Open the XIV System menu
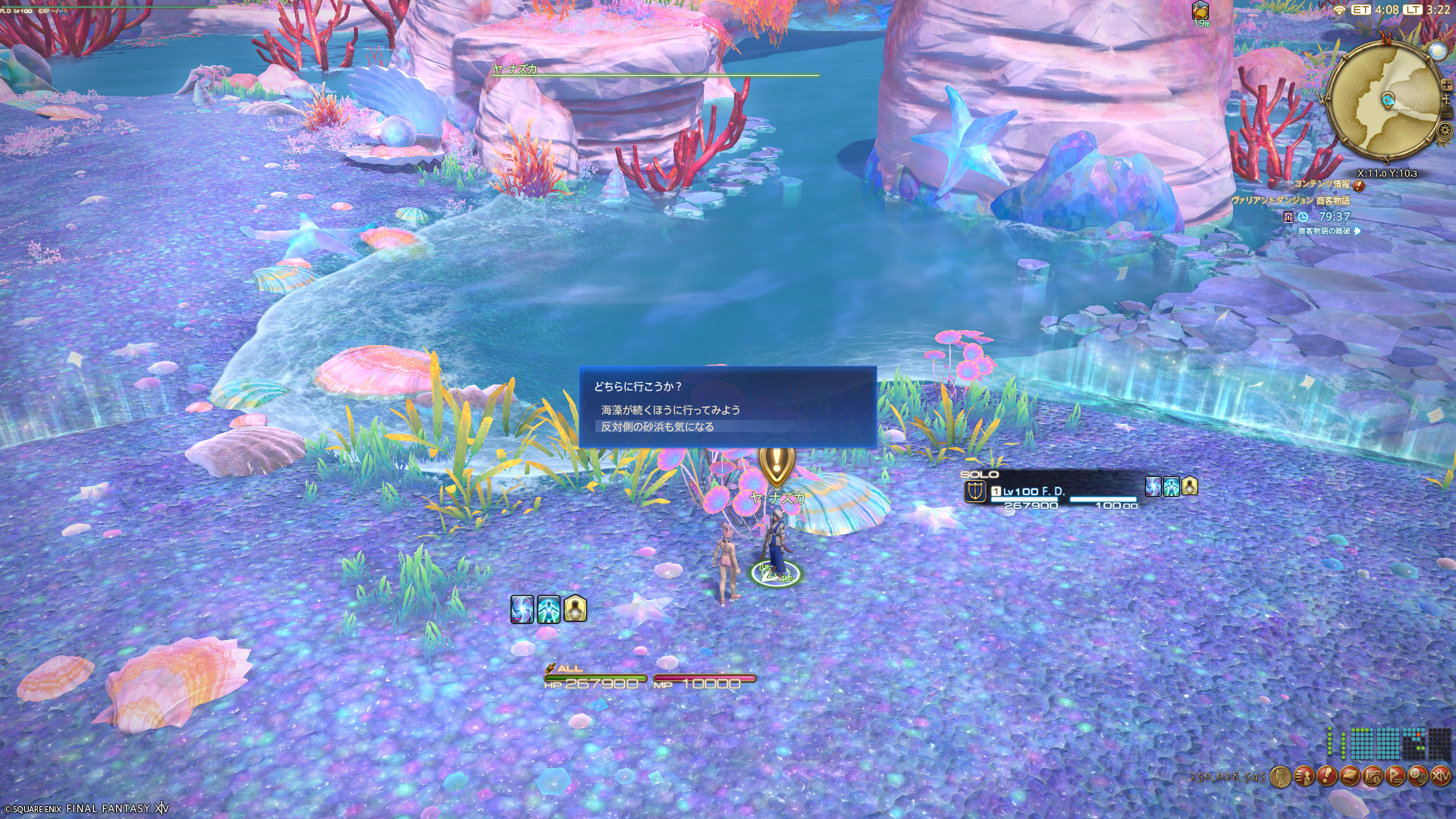The height and width of the screenshot is (819, 1456). pos(1440,777)
